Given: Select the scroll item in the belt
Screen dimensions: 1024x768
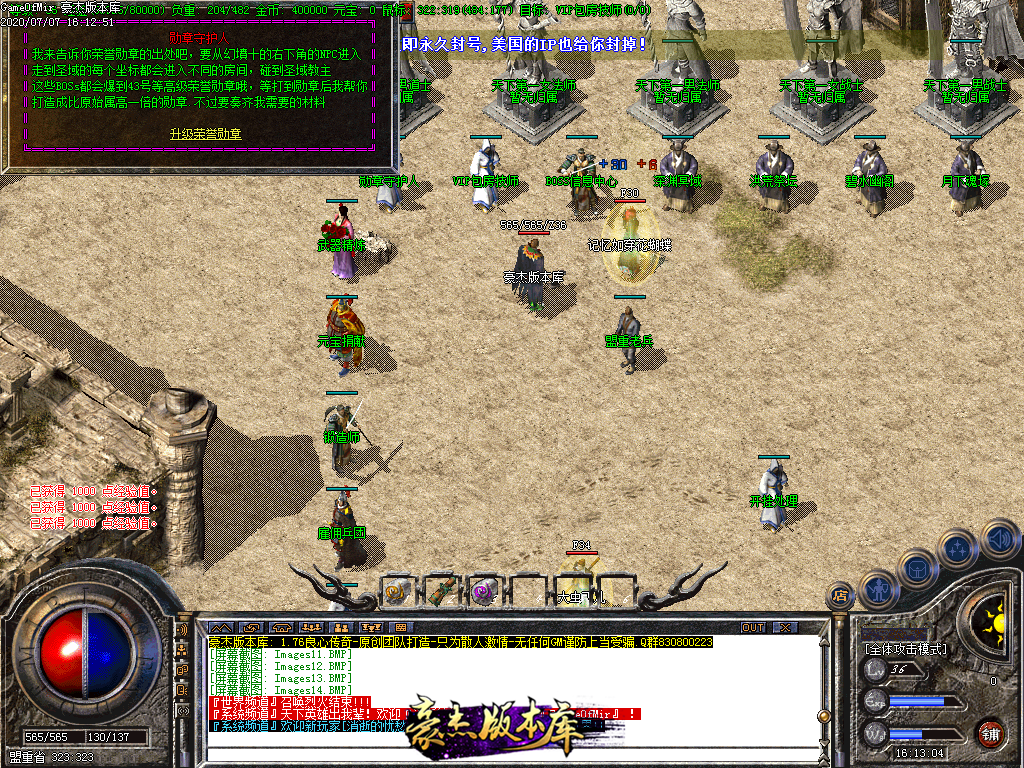Looking at the screenshot, I should tap(396, 591).
